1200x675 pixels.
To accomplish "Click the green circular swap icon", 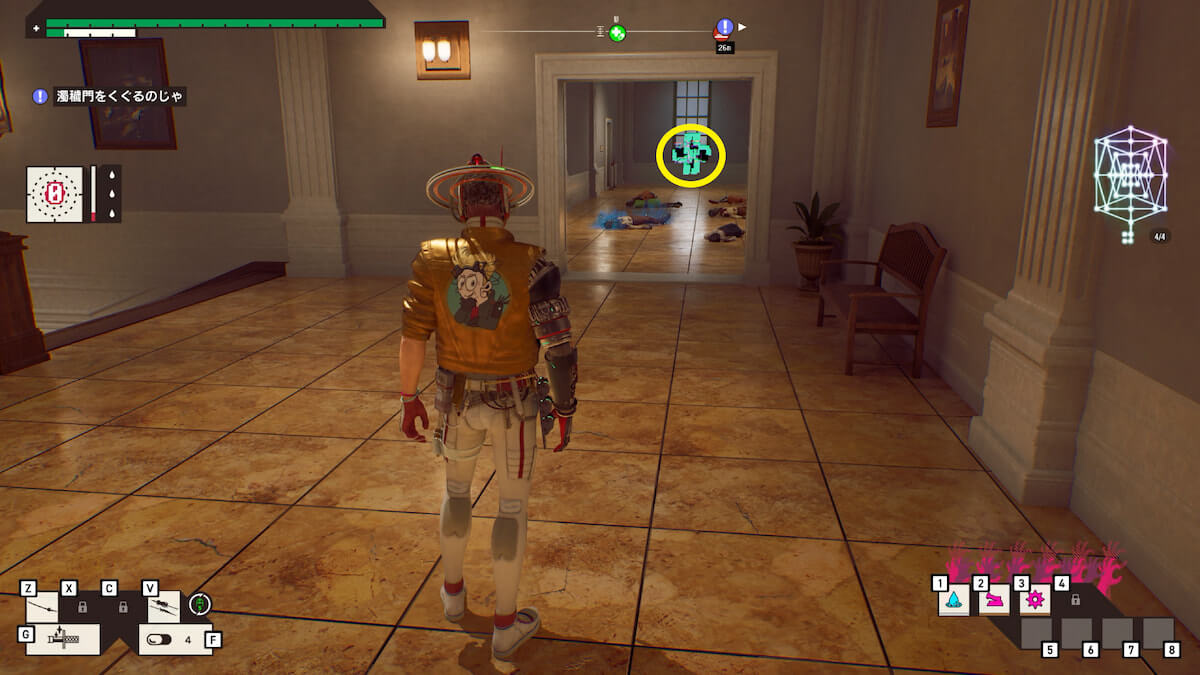I will [x=200, y=604].
